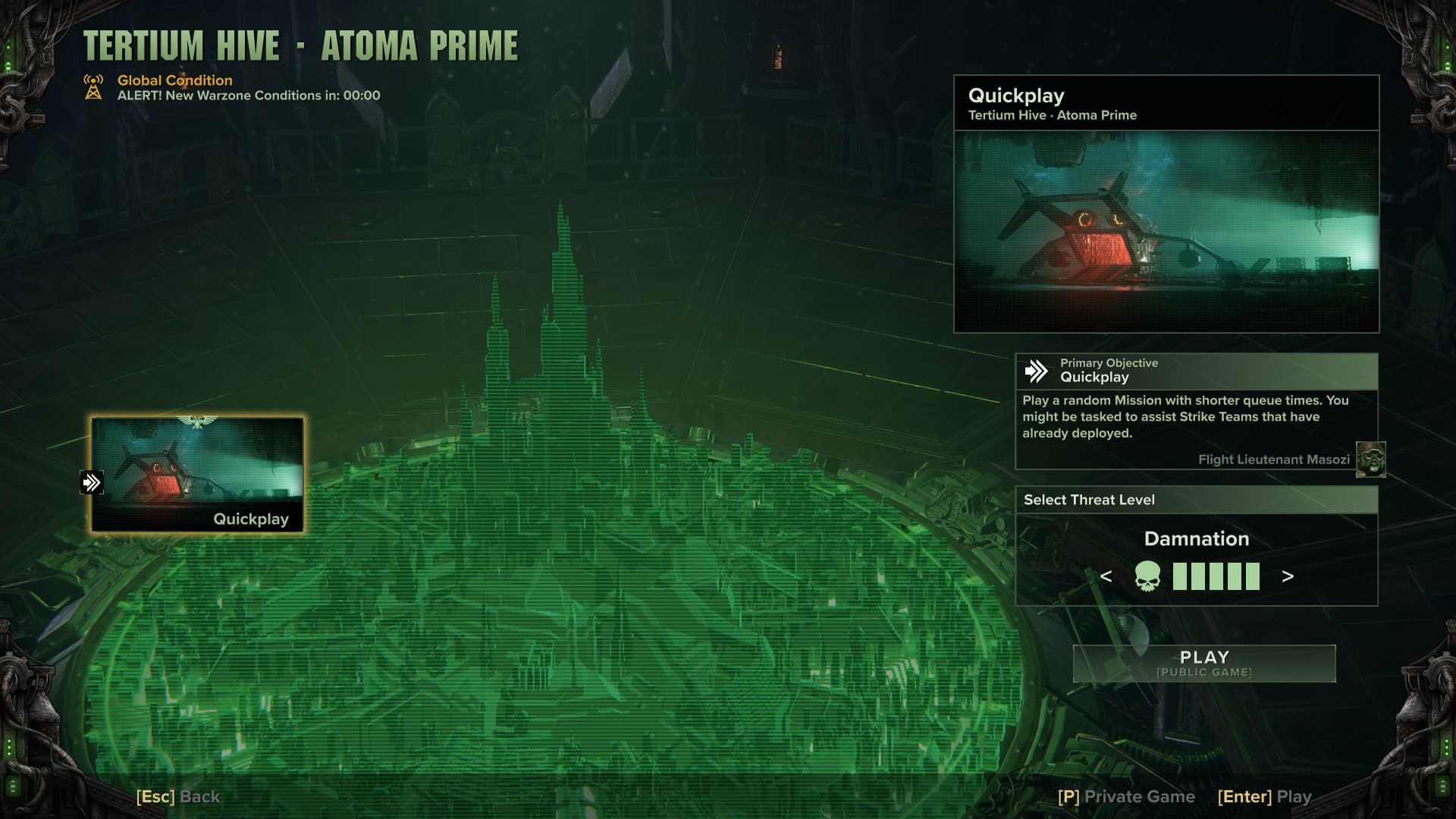Switch to Private Game mode
The width and height of the screenshot is (1456, 819).
(x=1126, y=796)
